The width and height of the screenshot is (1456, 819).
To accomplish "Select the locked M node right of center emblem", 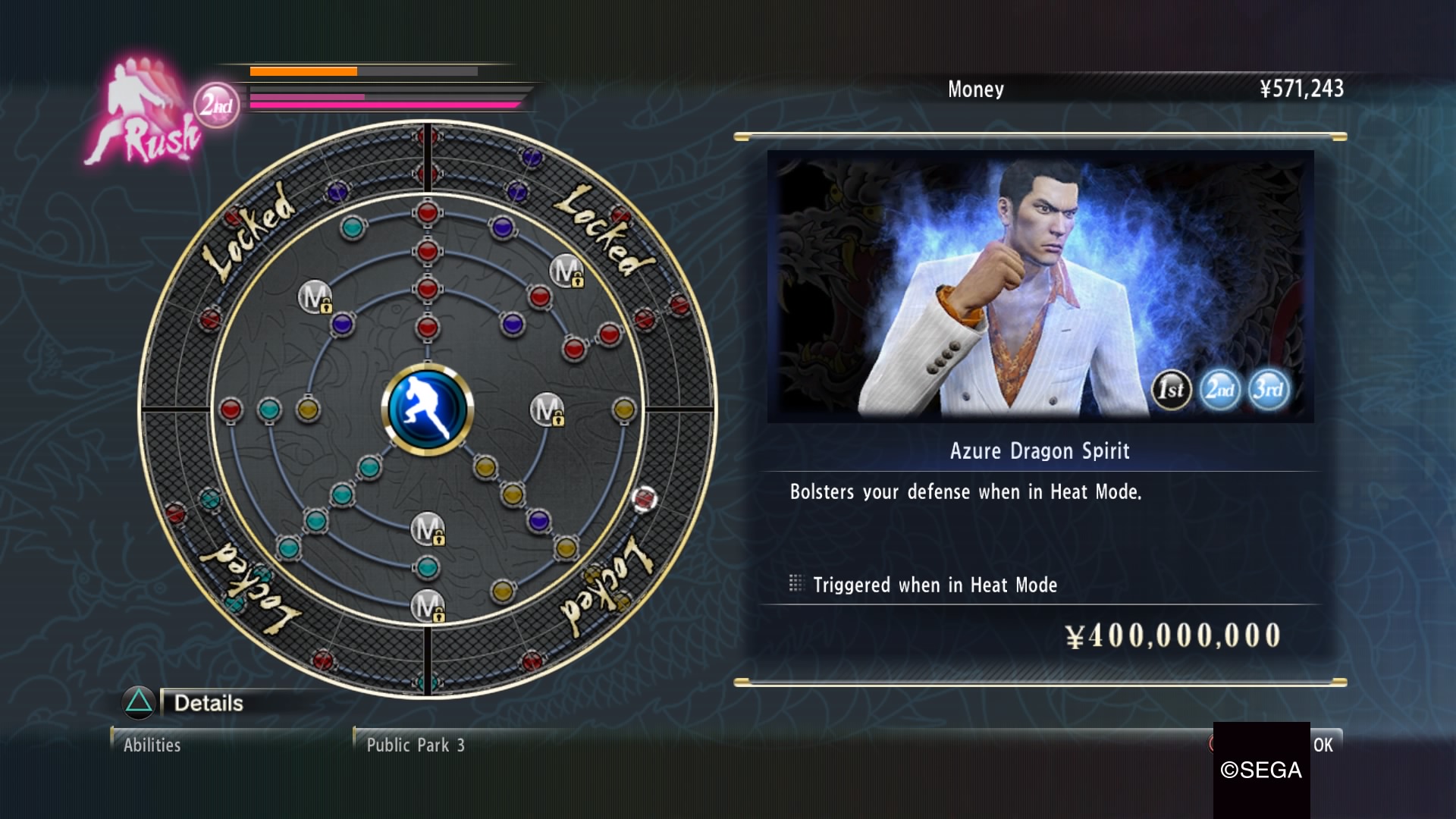I will tap(547, 409).
